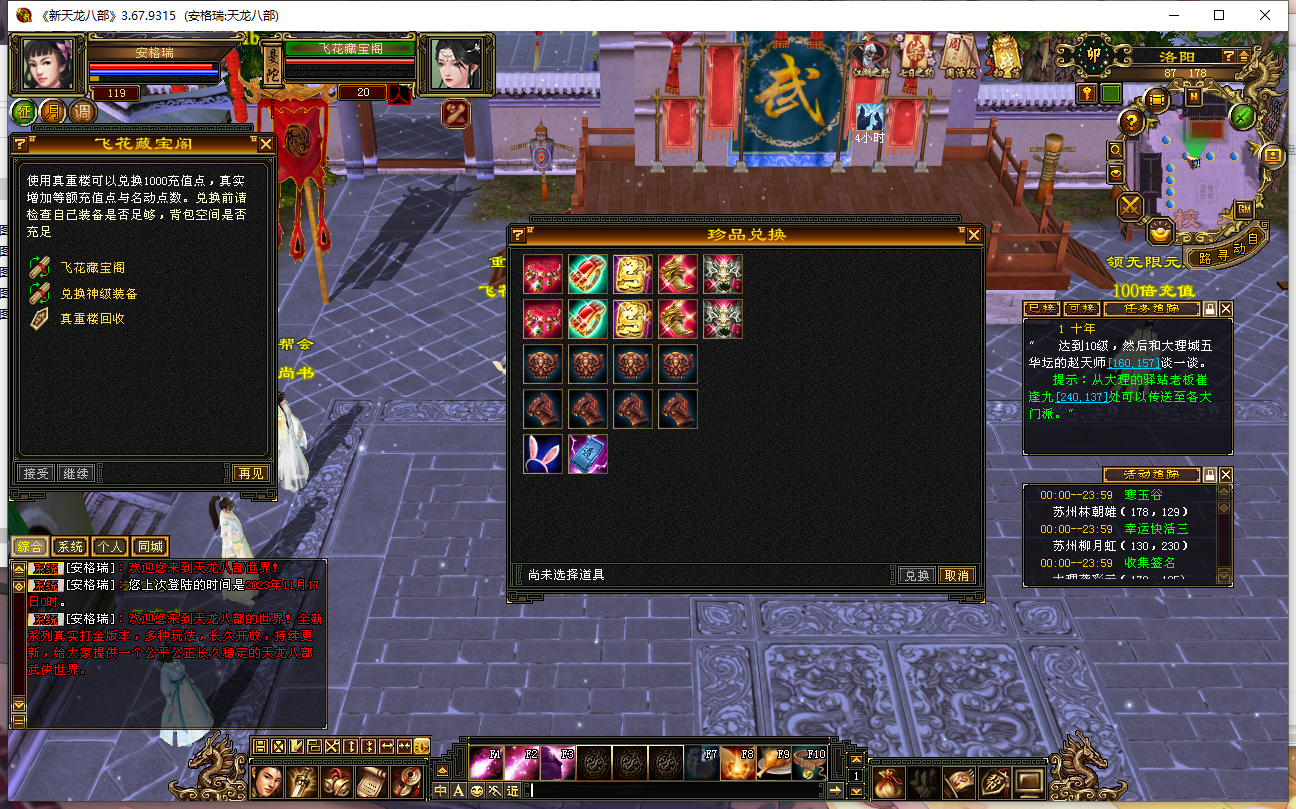Confirm with the 兑换 exchange button

point(916,575)
